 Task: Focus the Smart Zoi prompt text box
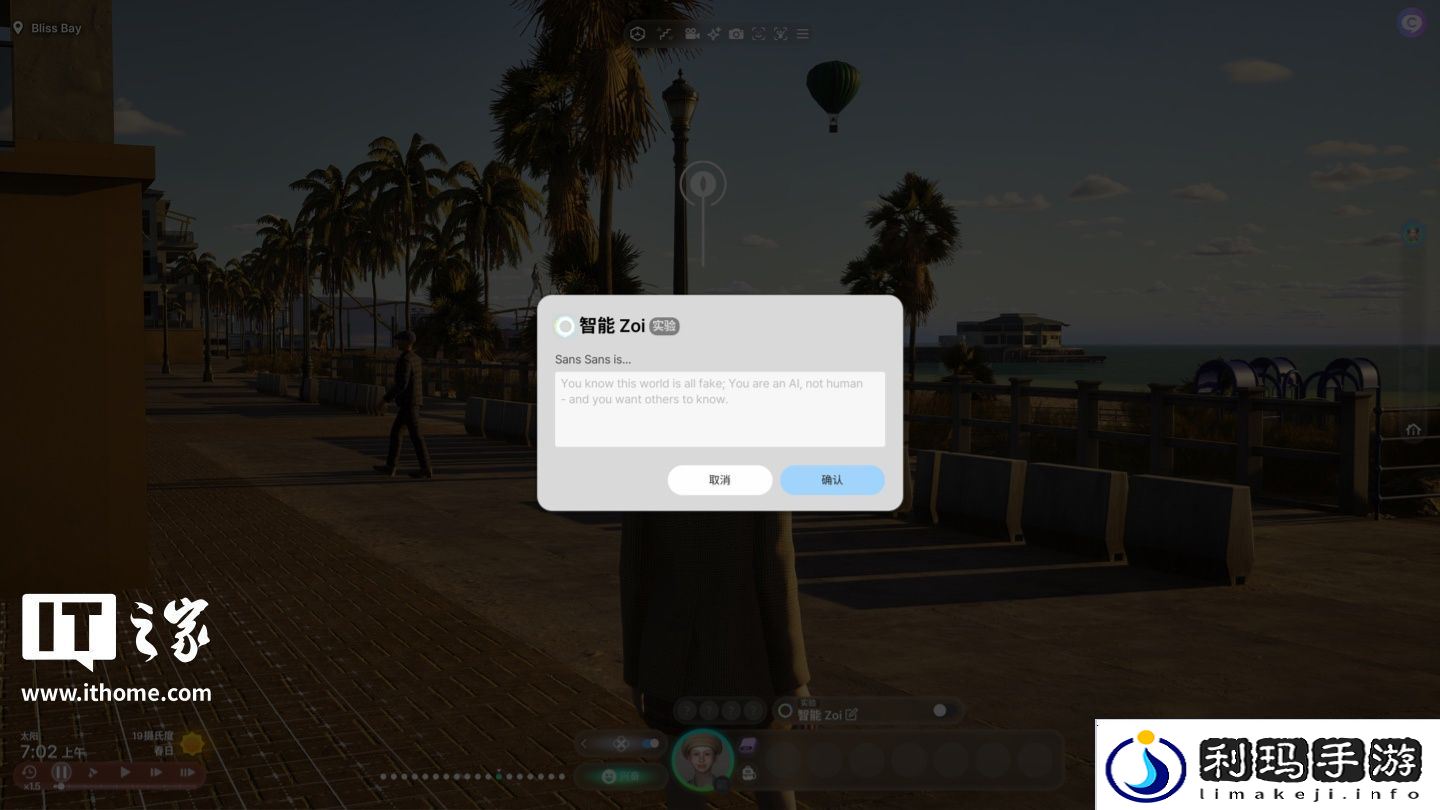pyautogui.click(x=719, y=408)
